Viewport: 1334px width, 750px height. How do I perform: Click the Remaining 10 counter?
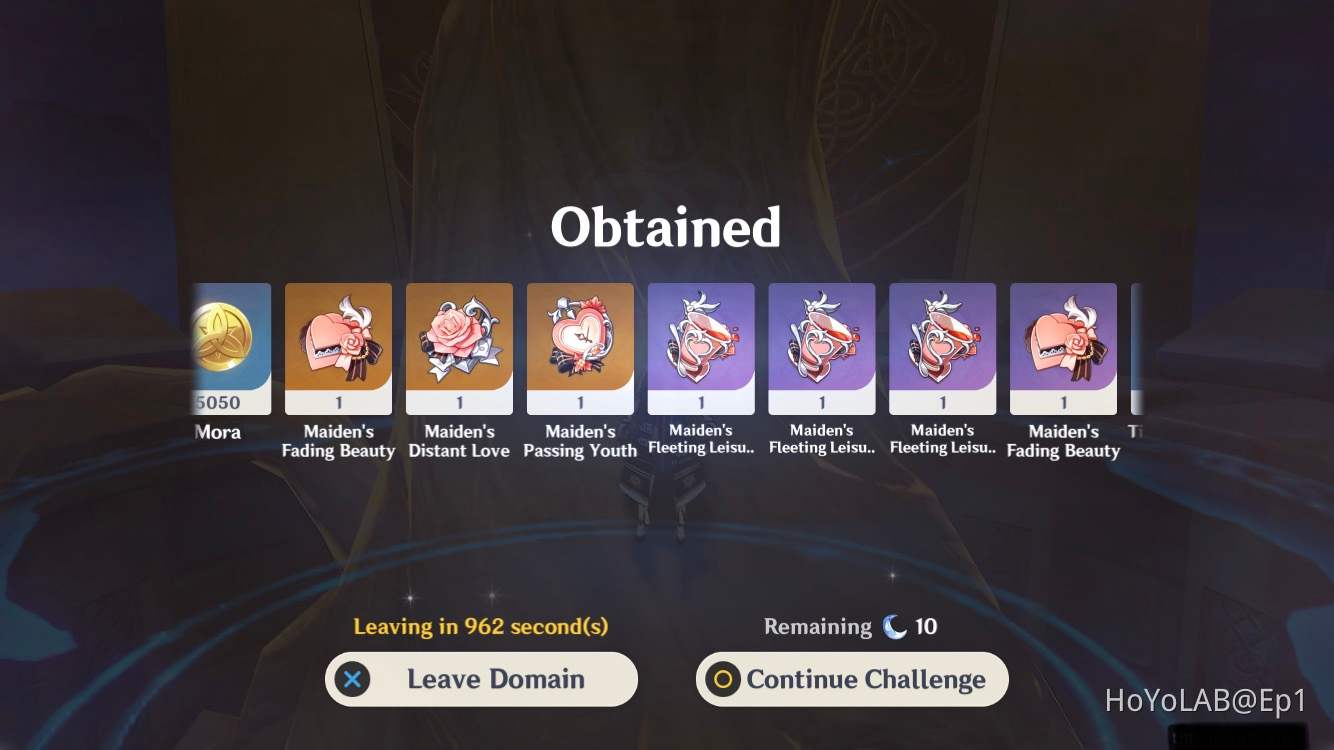849,626
